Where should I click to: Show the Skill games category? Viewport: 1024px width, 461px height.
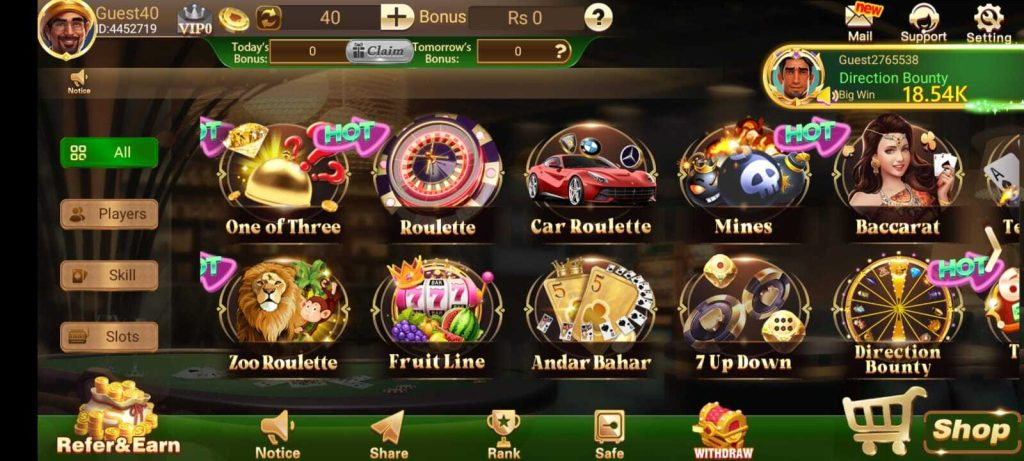(x=109, y=275)
